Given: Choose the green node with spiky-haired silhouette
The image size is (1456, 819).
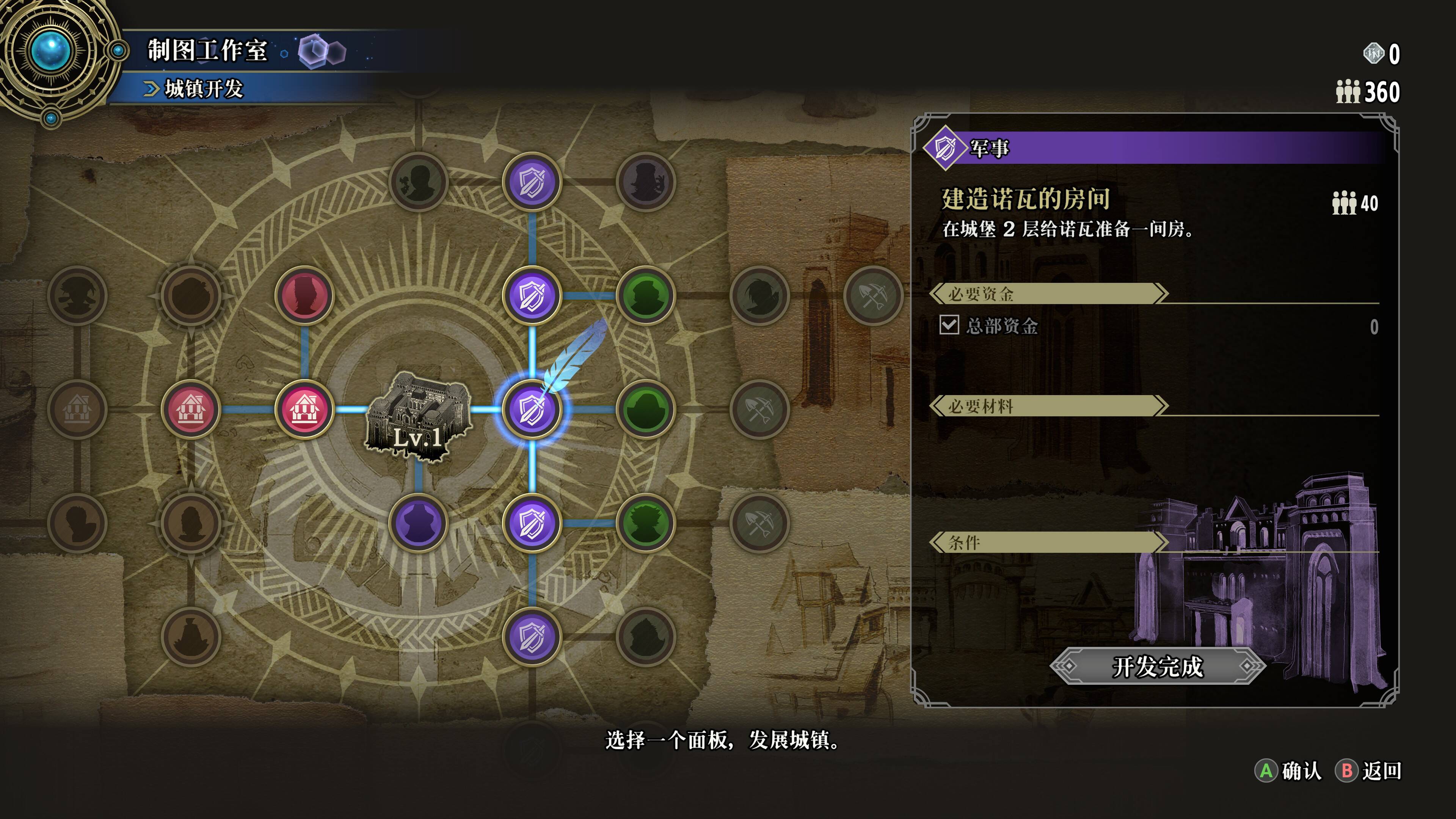Looking at the screenshot, I should coord(645,523).
